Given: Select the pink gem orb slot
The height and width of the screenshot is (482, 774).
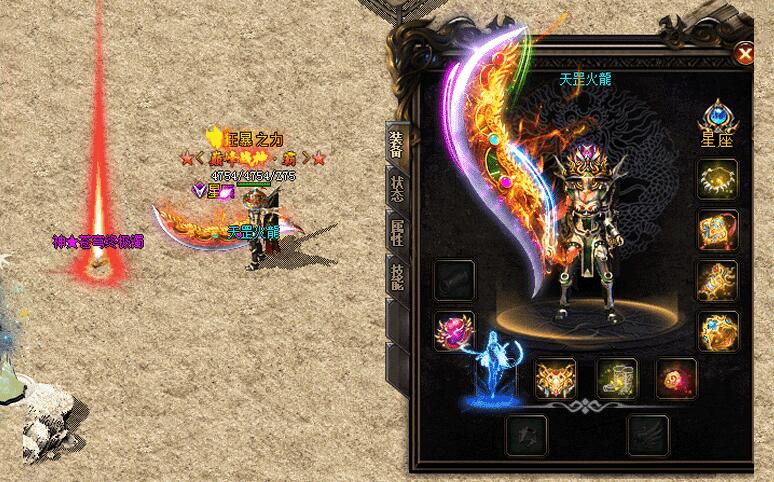Looking at the screenshot, I should point(453,330).
